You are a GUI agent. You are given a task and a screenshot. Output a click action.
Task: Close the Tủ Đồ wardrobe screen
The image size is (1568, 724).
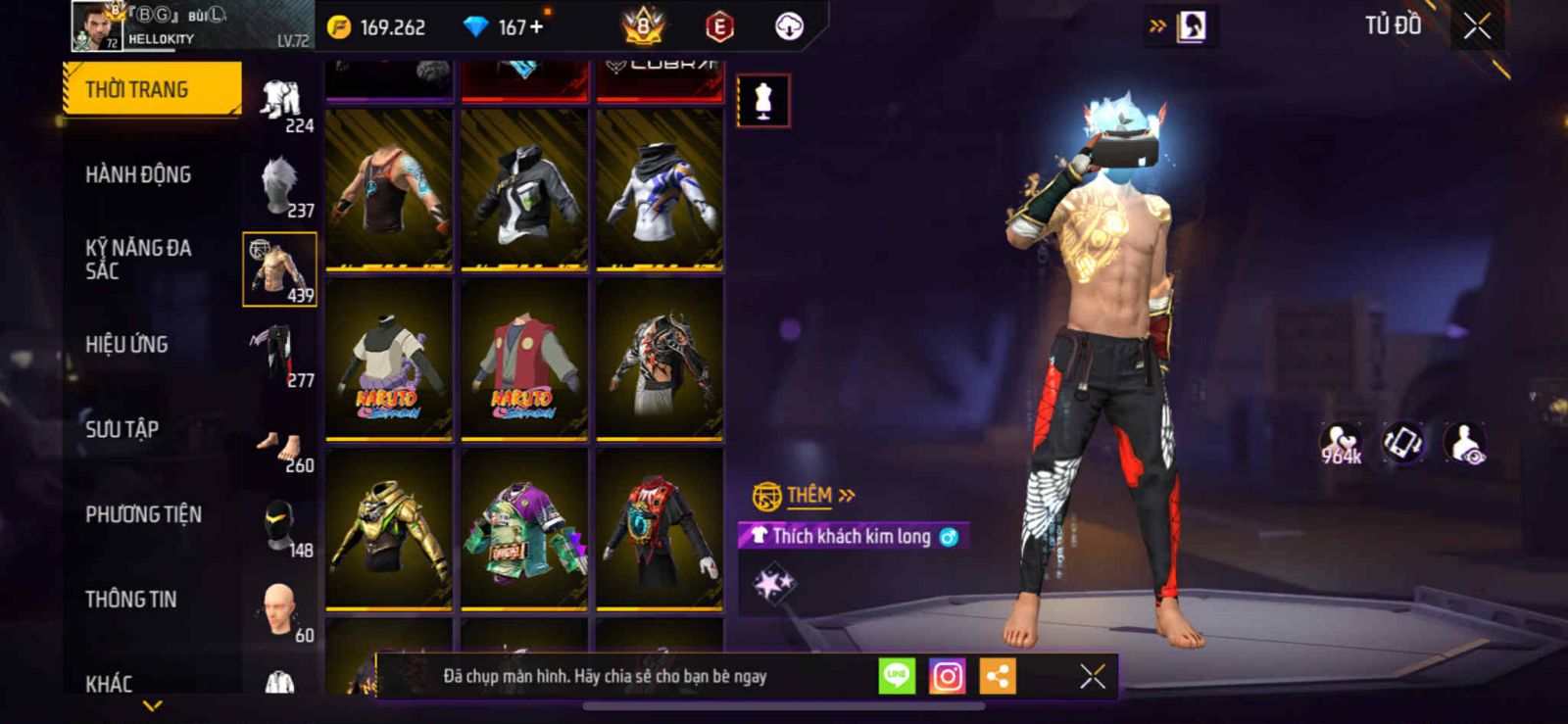(x=1478, y=26)
